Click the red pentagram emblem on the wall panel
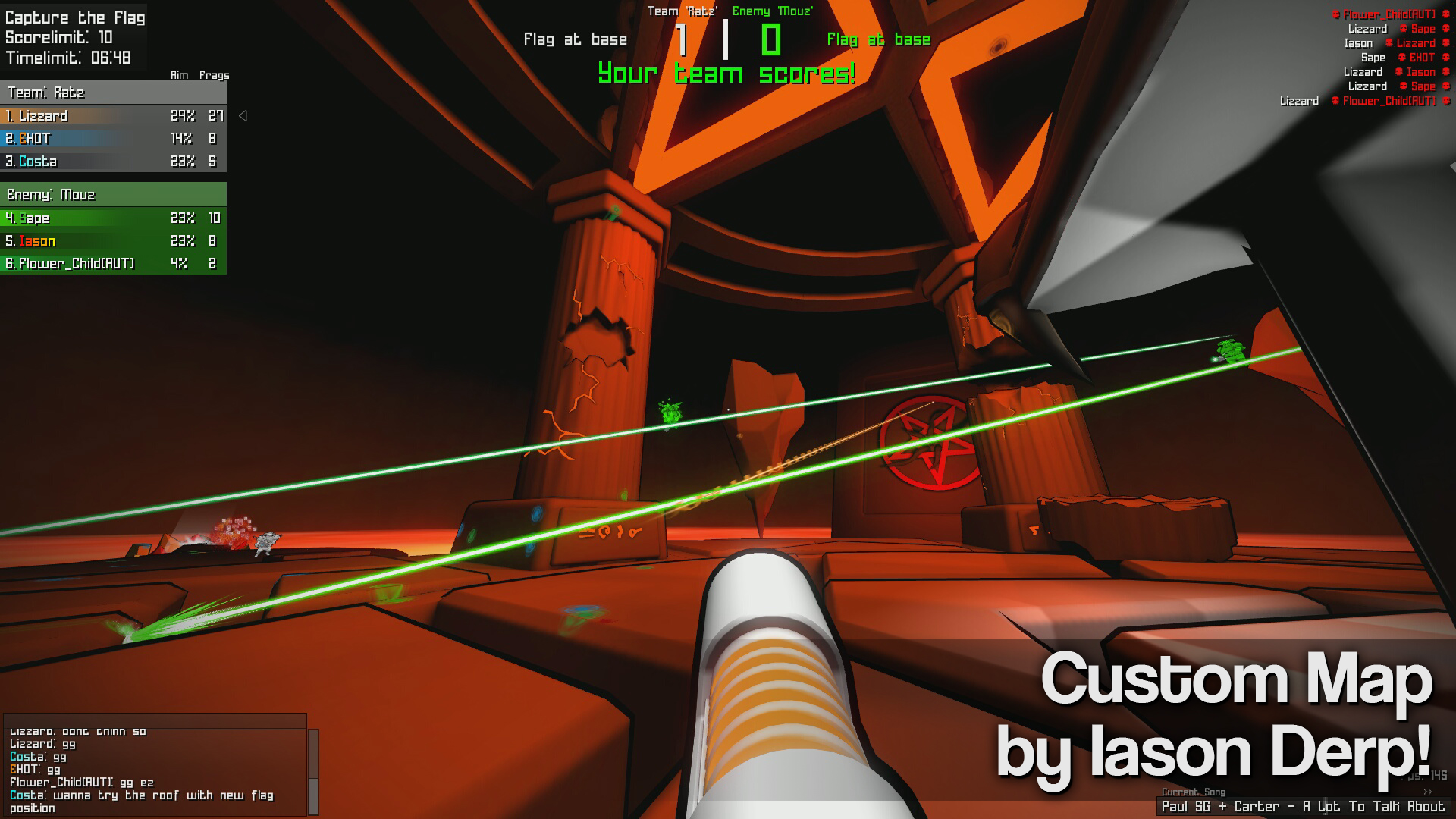Viewport: 1456px width, 819px height. (927, 445)
